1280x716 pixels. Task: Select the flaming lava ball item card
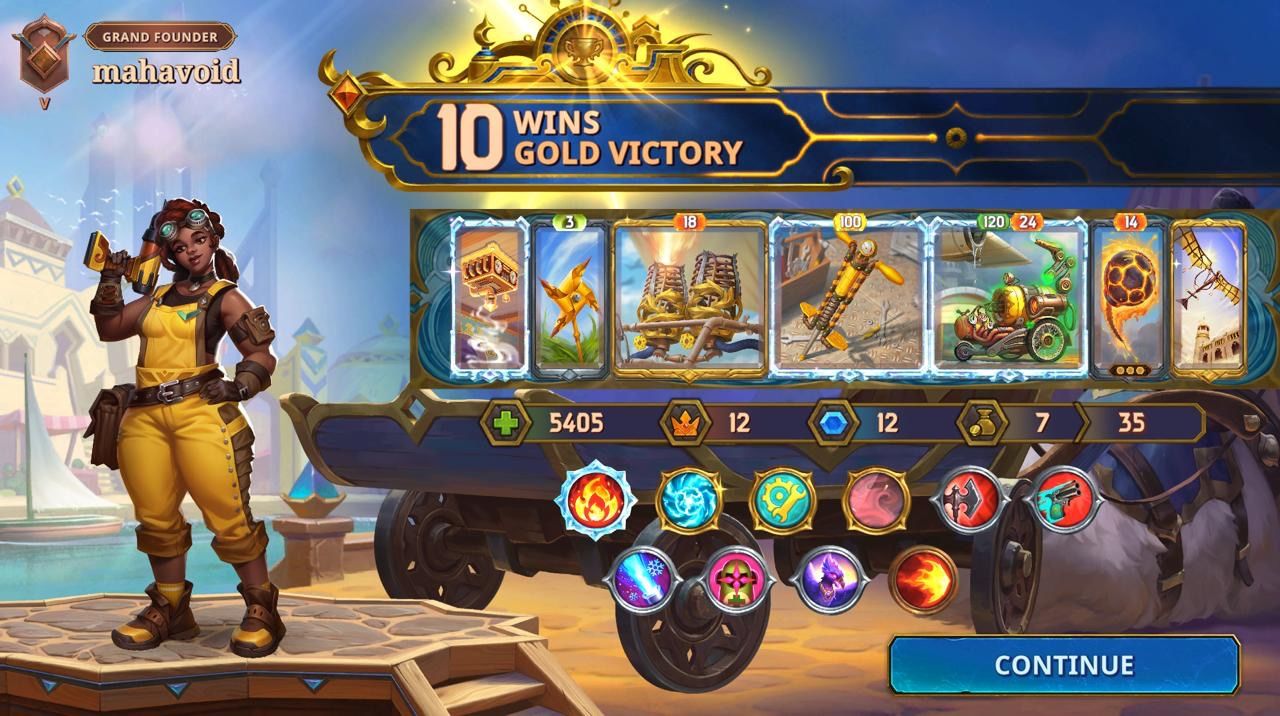tap(1129, 298)
